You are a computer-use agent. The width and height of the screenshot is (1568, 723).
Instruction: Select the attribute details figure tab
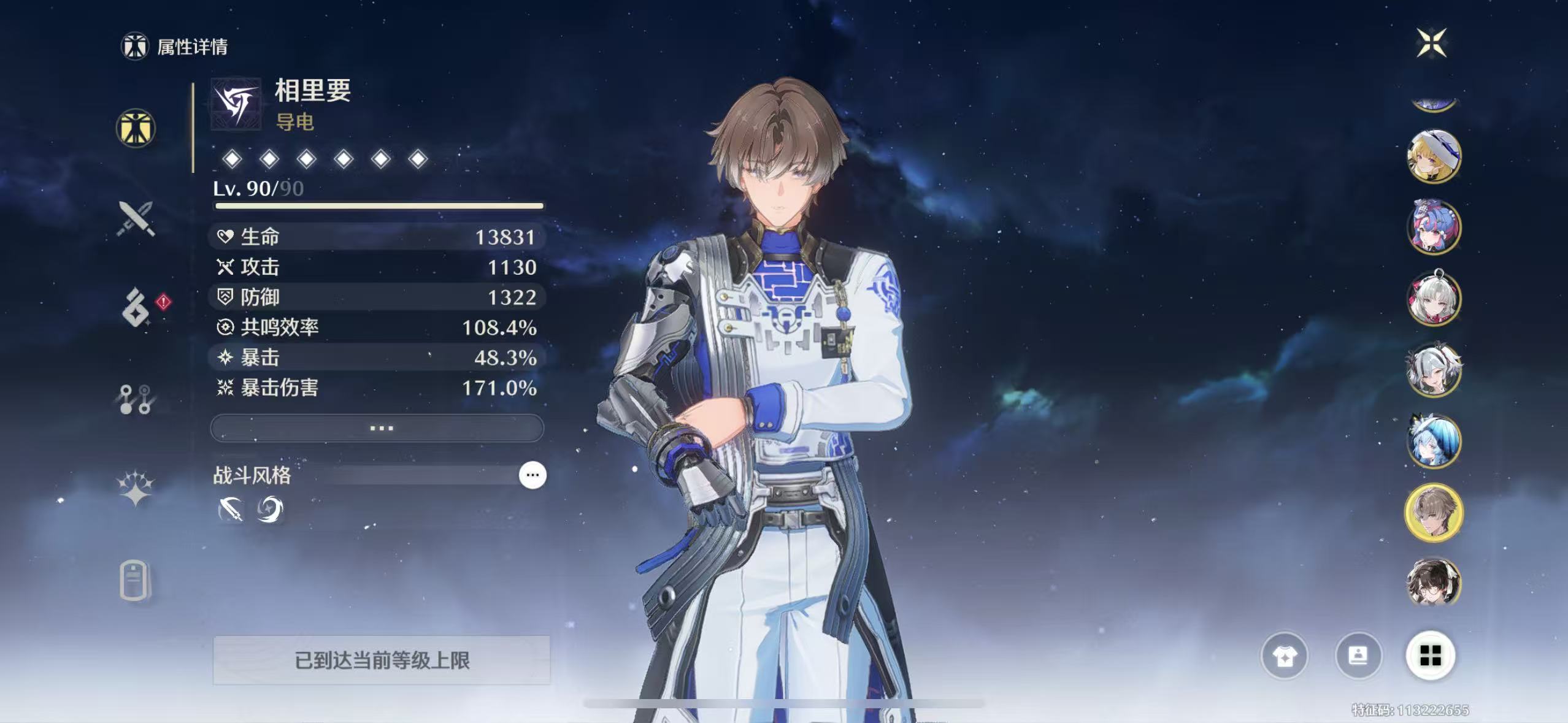click(136, 129)
